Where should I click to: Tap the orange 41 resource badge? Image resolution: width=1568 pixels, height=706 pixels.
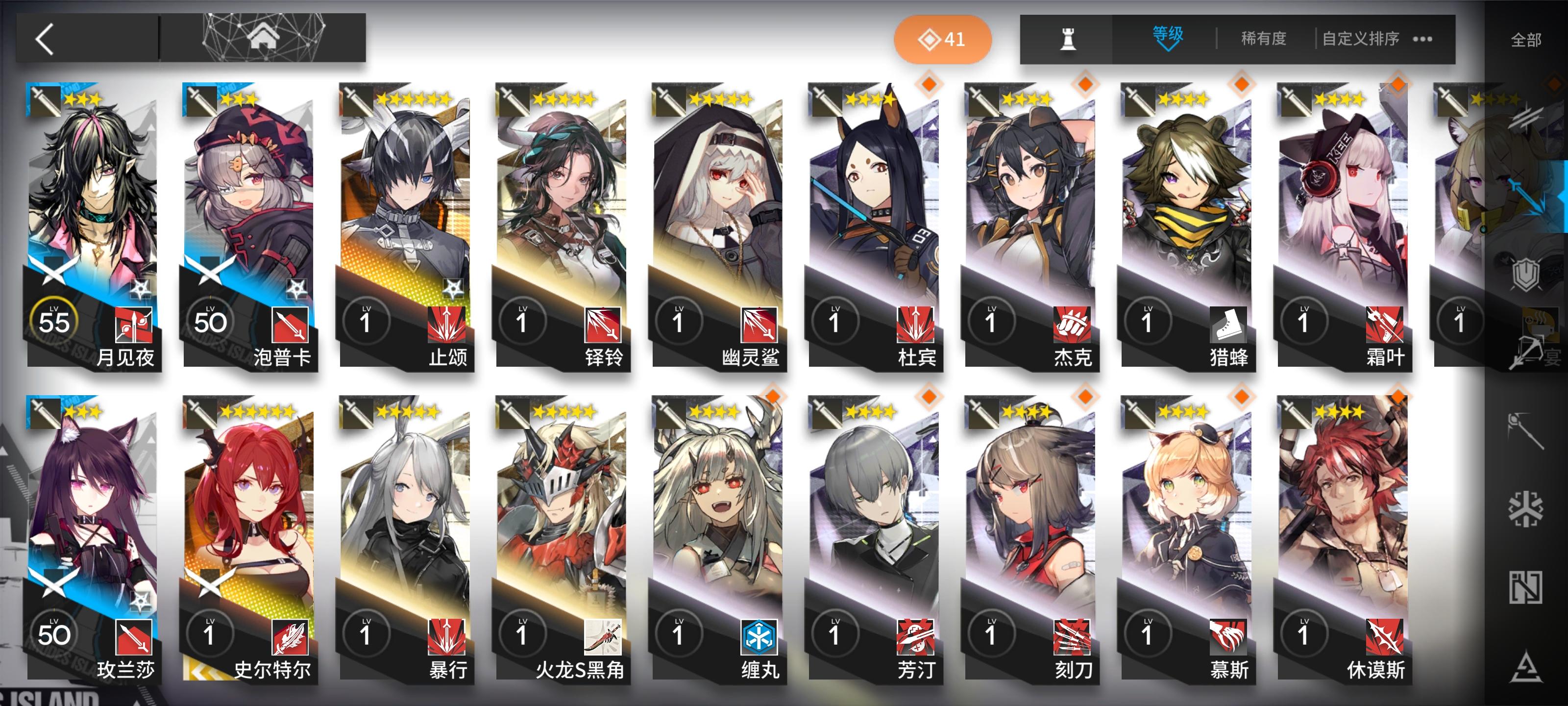click(943, 39)
